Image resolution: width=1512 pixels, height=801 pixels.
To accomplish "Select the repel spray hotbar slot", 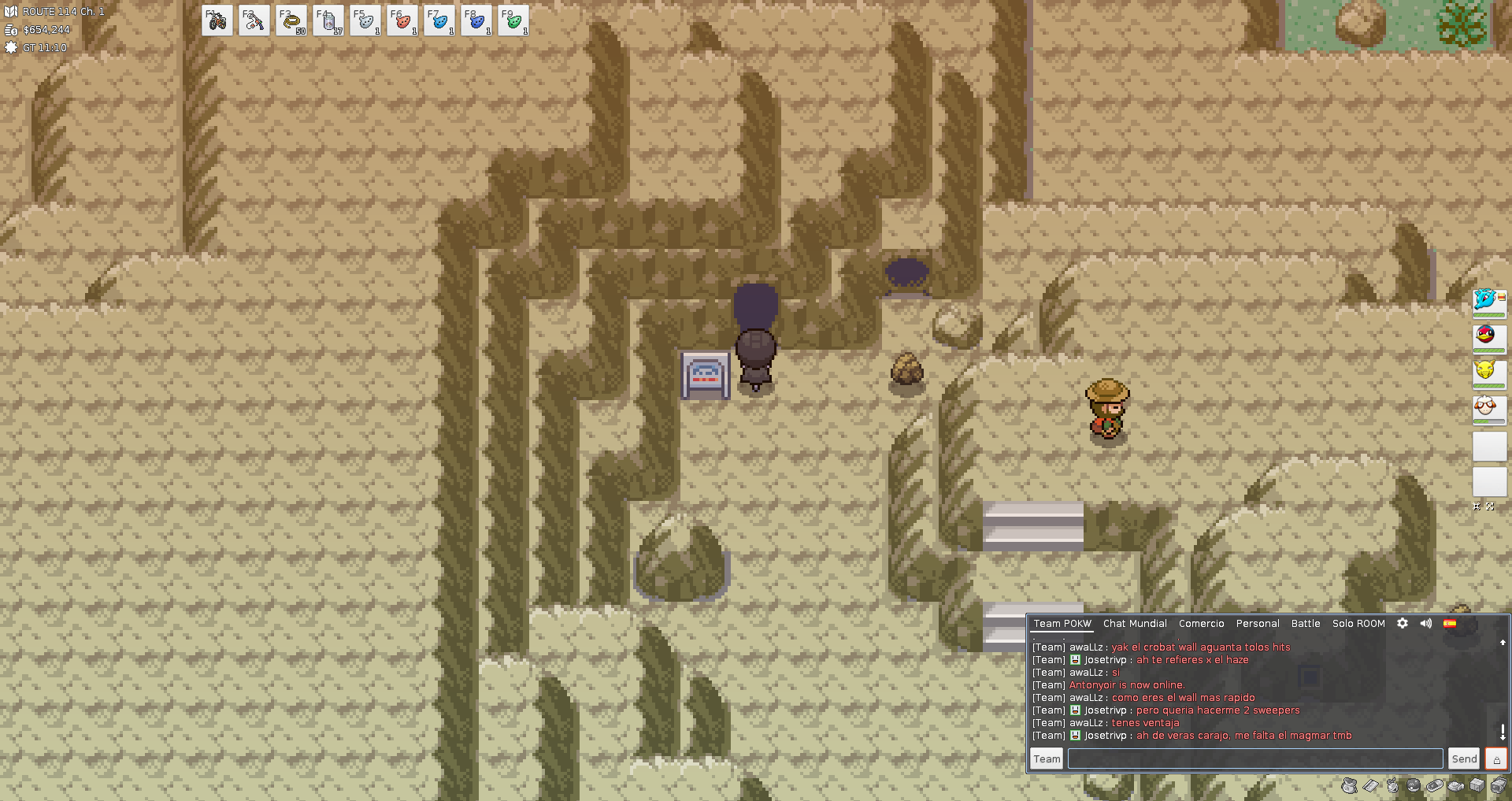I will pos(328,21).
